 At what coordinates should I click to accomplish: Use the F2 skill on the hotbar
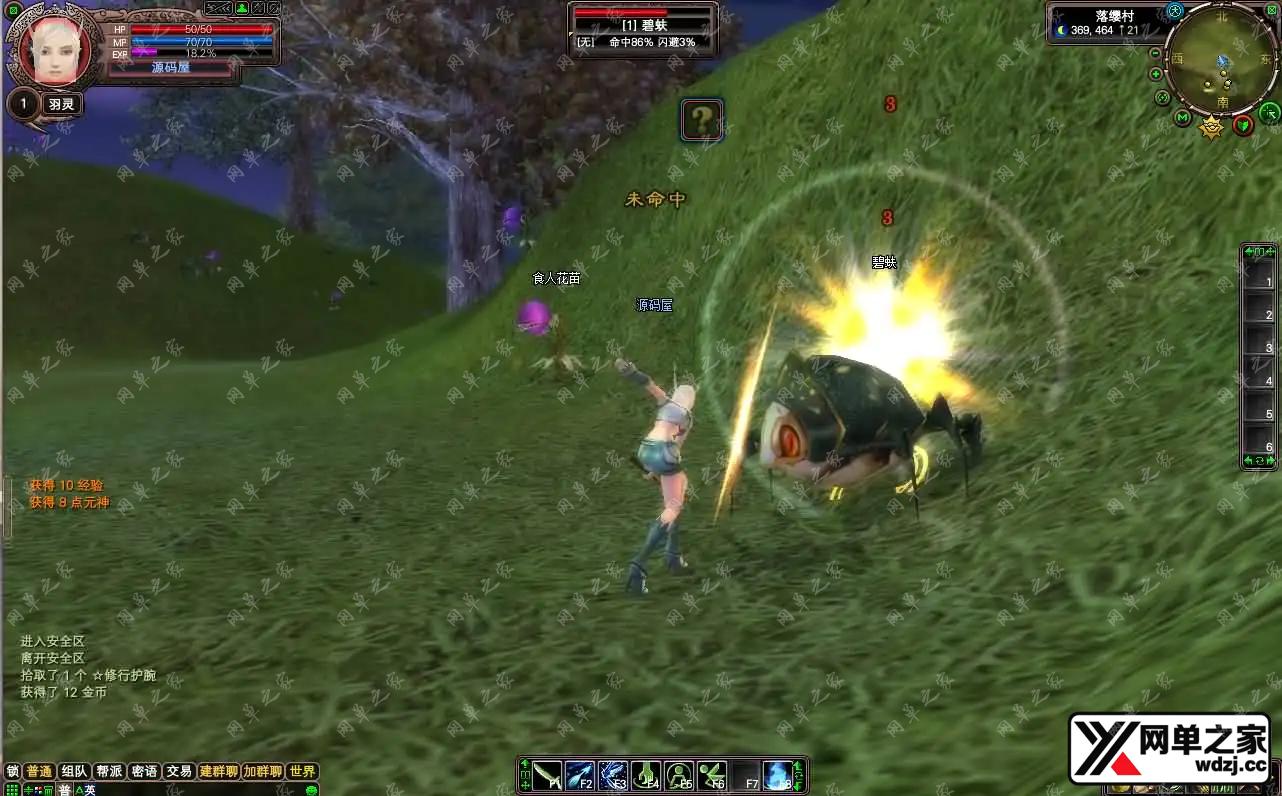click(580, 776)
